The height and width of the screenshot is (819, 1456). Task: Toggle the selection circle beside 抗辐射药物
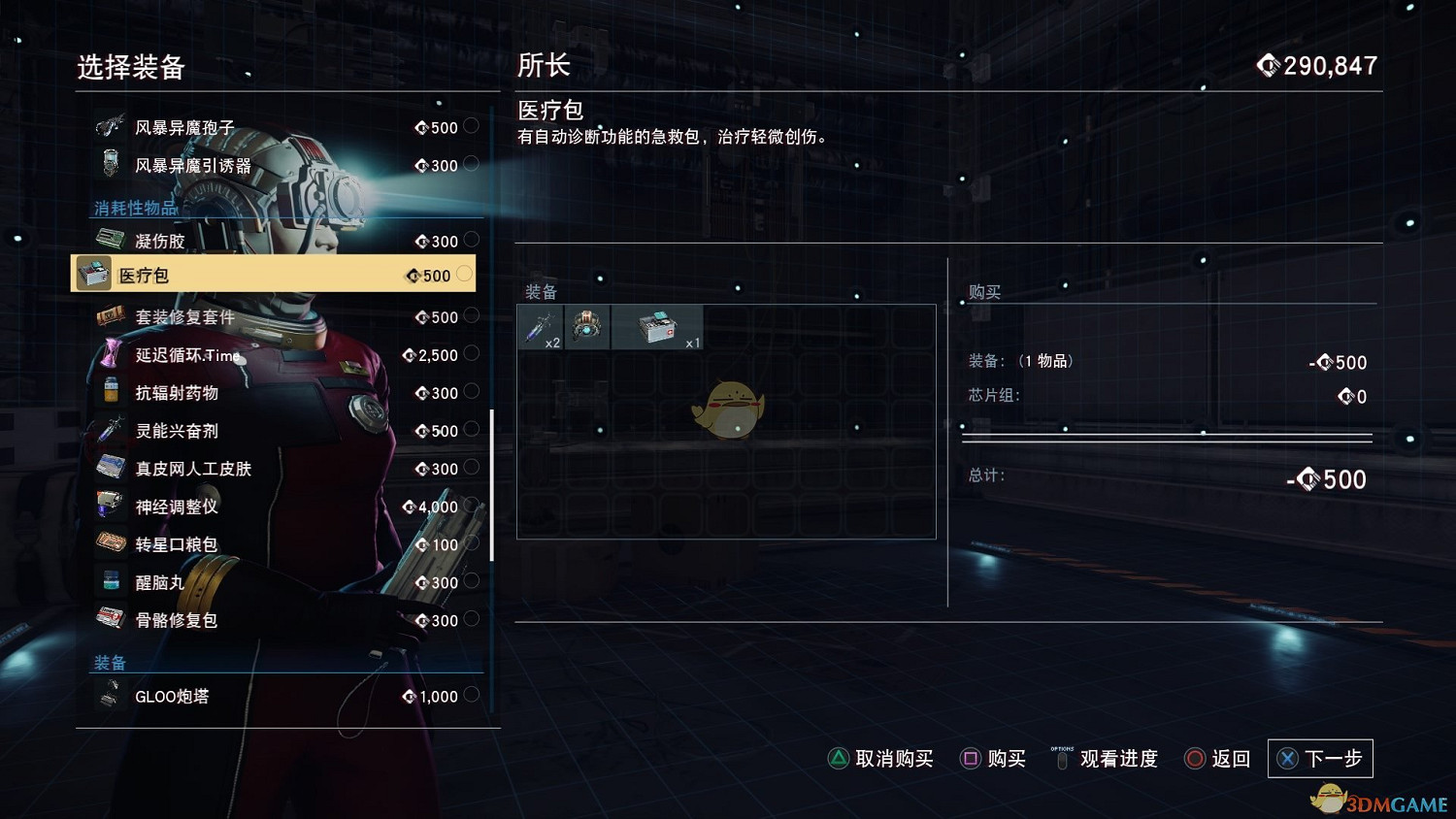click(472, 393)
